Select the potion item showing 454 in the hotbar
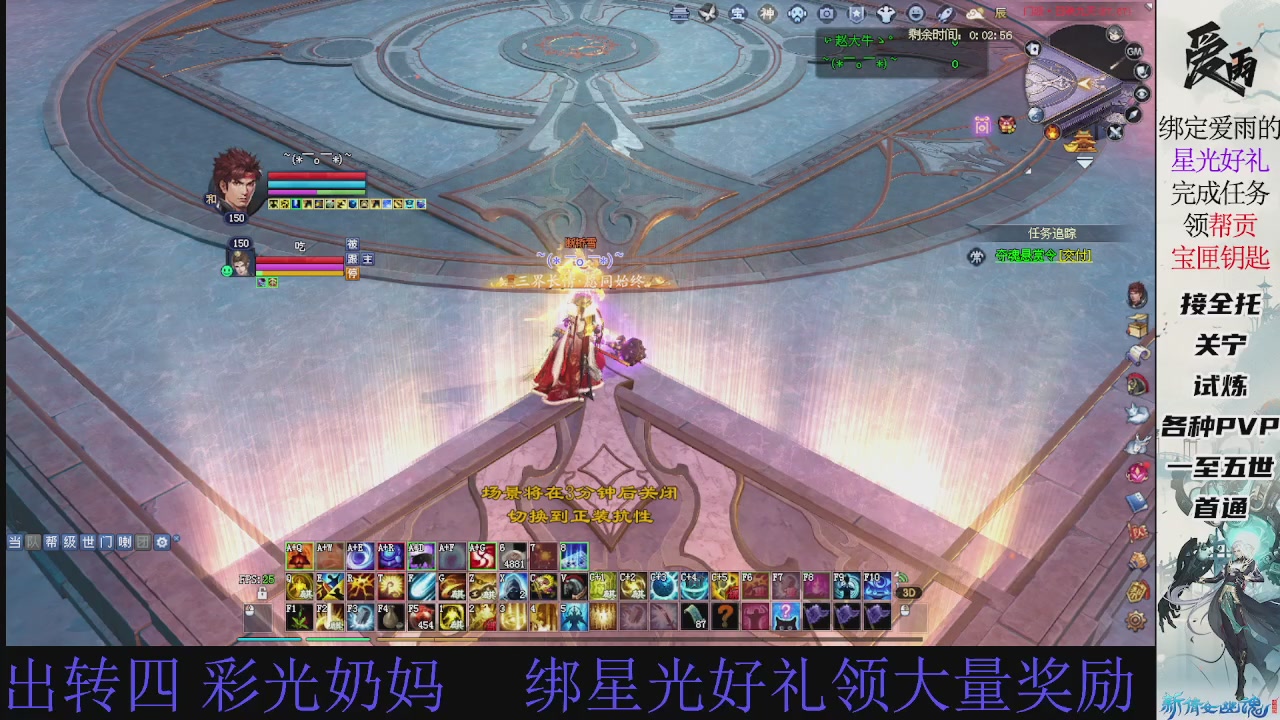The width and height of the screenshot is (1280, 720). pyautogui.click(x=421, y=616)
